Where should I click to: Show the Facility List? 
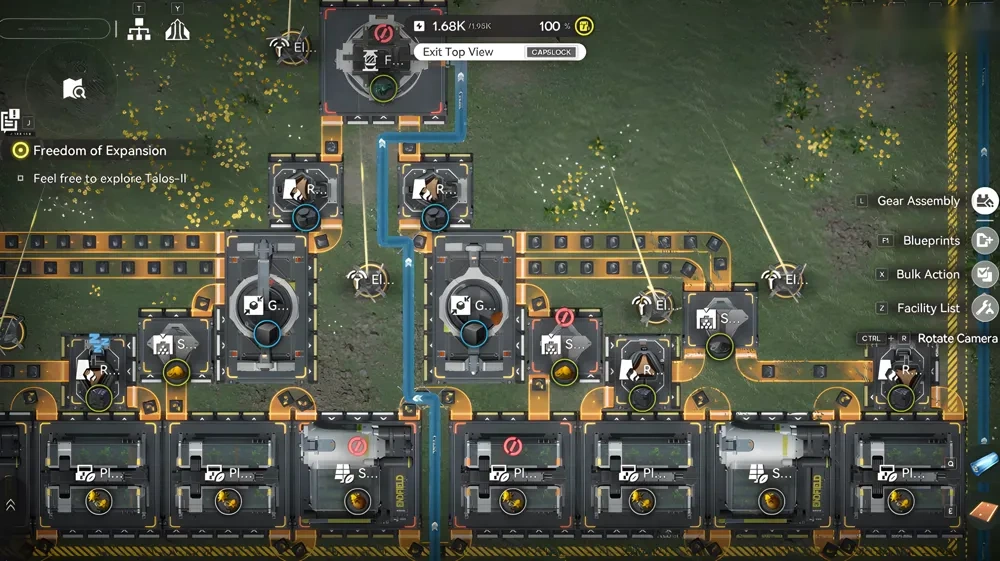tap(984, 308)
